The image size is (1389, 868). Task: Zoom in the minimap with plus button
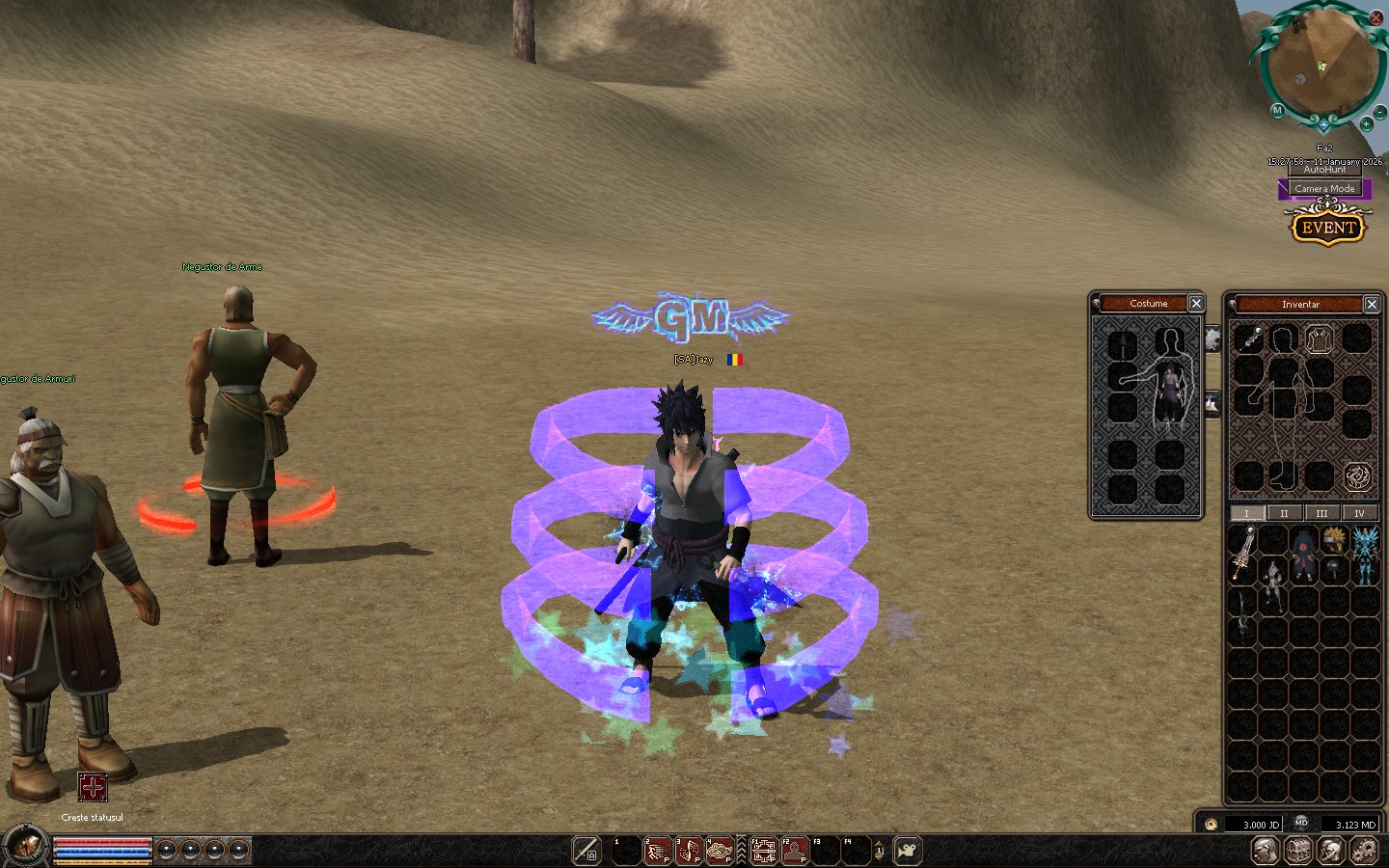[1366, 124]
